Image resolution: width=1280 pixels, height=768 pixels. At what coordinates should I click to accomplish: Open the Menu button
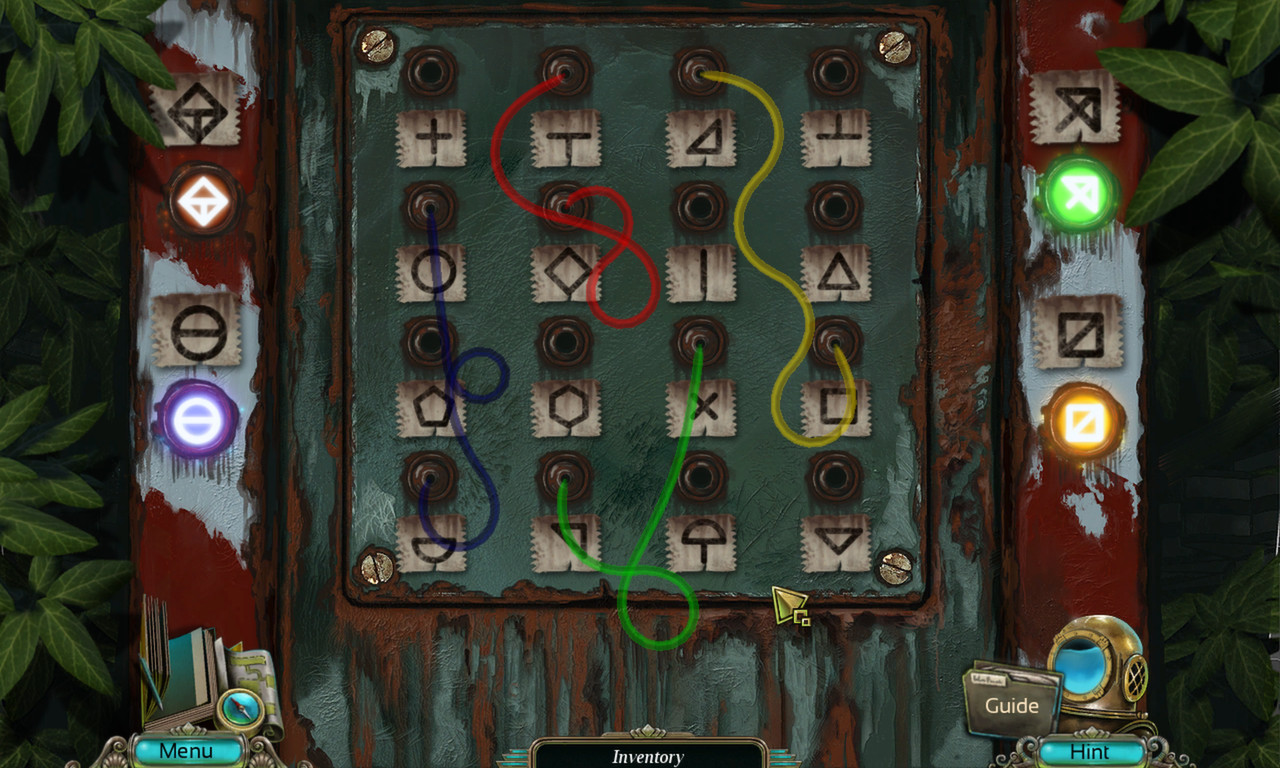187,750
